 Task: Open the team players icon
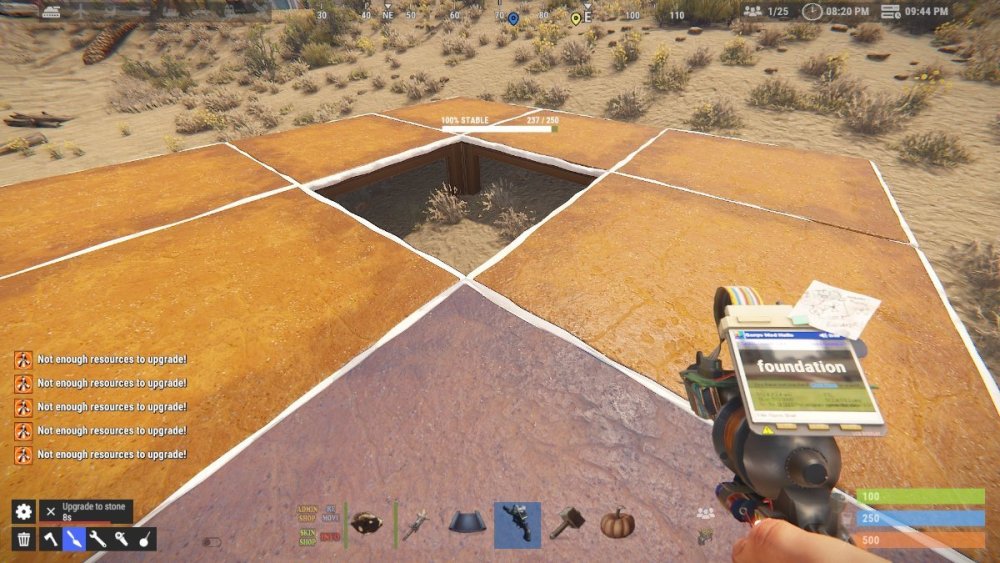point(706,513)
